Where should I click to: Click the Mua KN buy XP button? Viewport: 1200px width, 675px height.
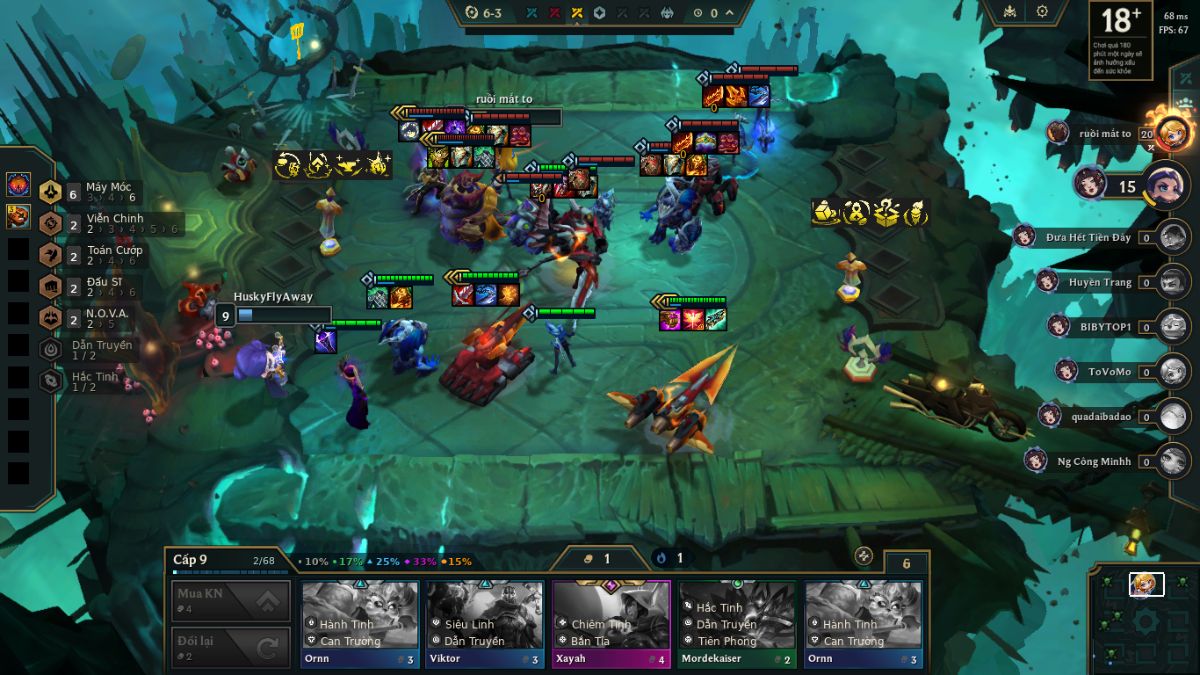click(231, 601)
